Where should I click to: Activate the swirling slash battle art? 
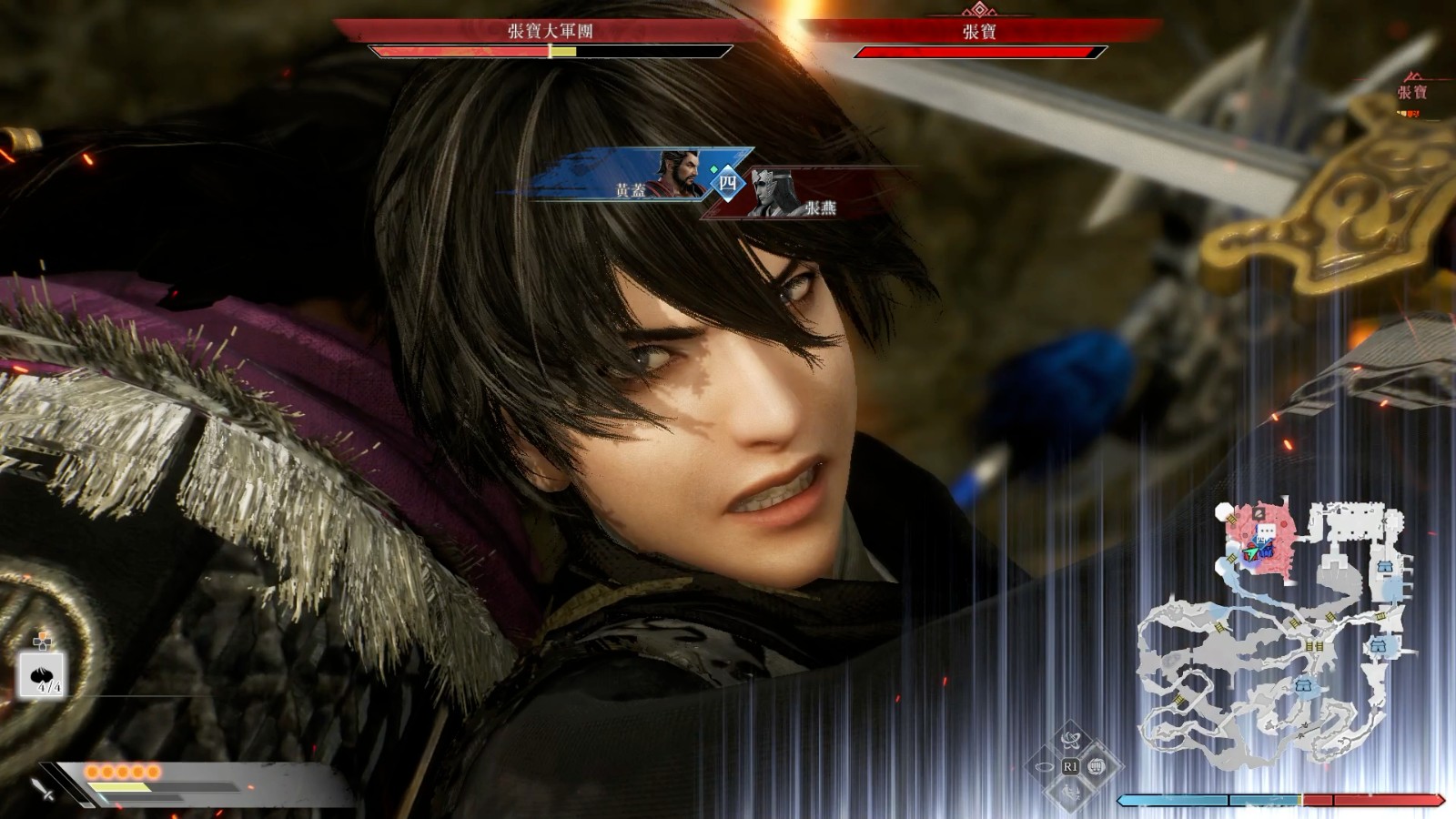(x=1070, y=738)
